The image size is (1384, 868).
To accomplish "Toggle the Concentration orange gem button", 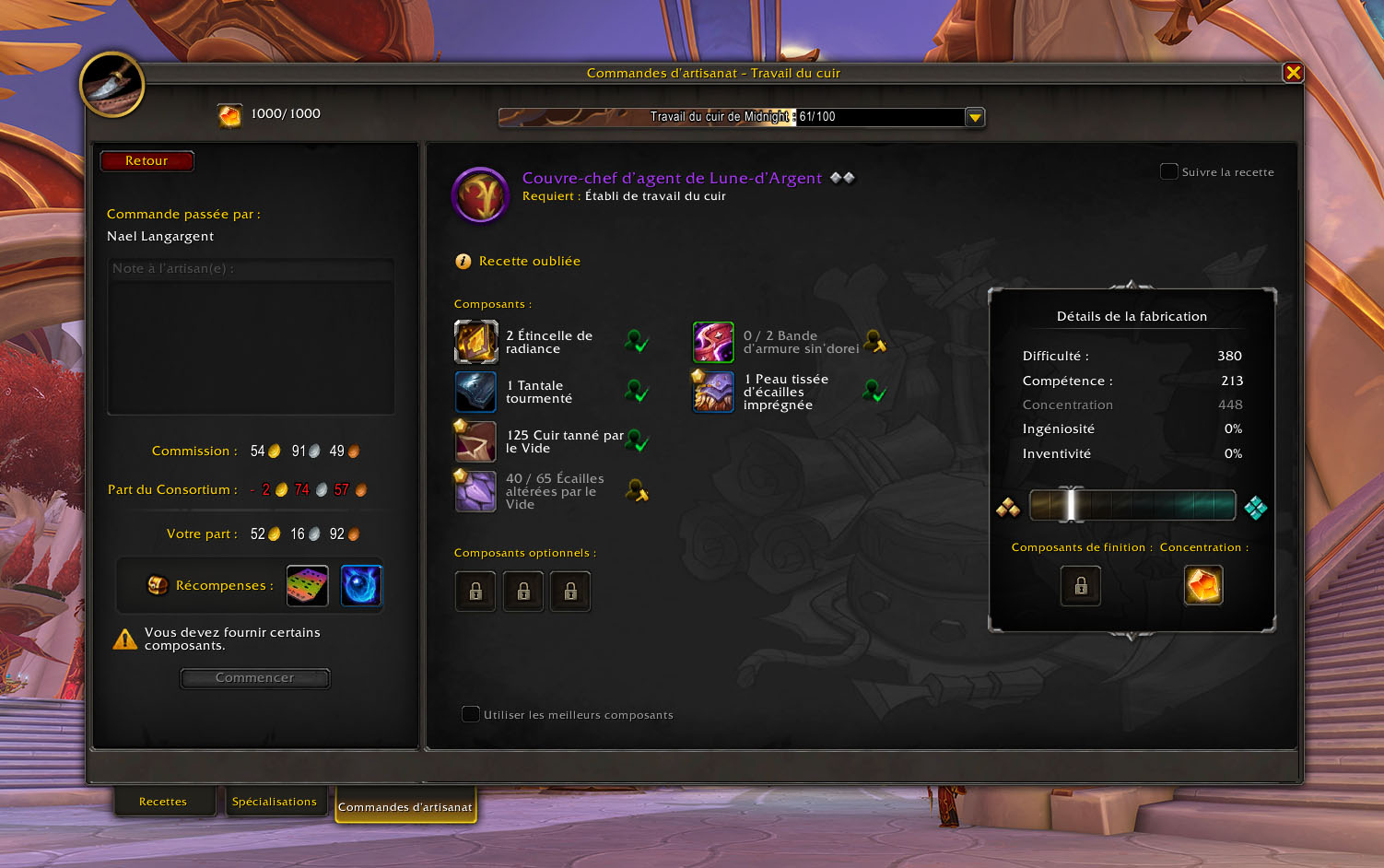I will 1203,585.
